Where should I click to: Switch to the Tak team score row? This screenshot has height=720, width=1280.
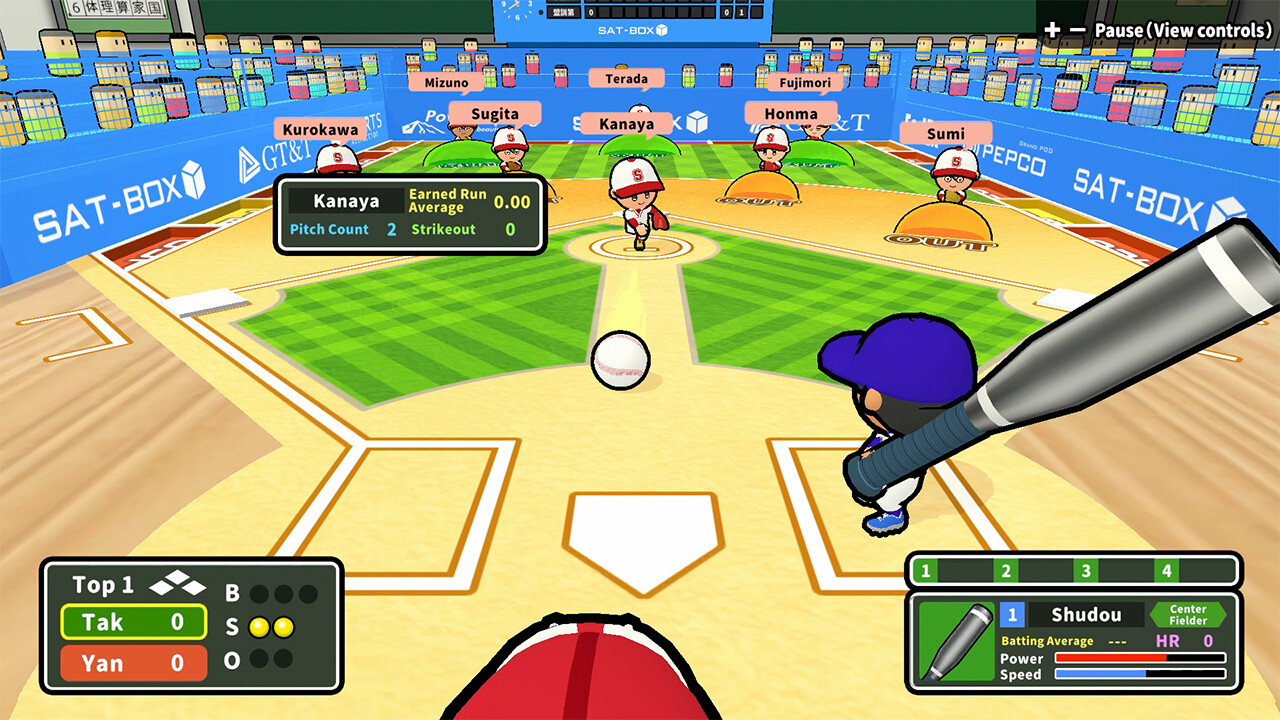pyautogui.click(x=132, y=623)
